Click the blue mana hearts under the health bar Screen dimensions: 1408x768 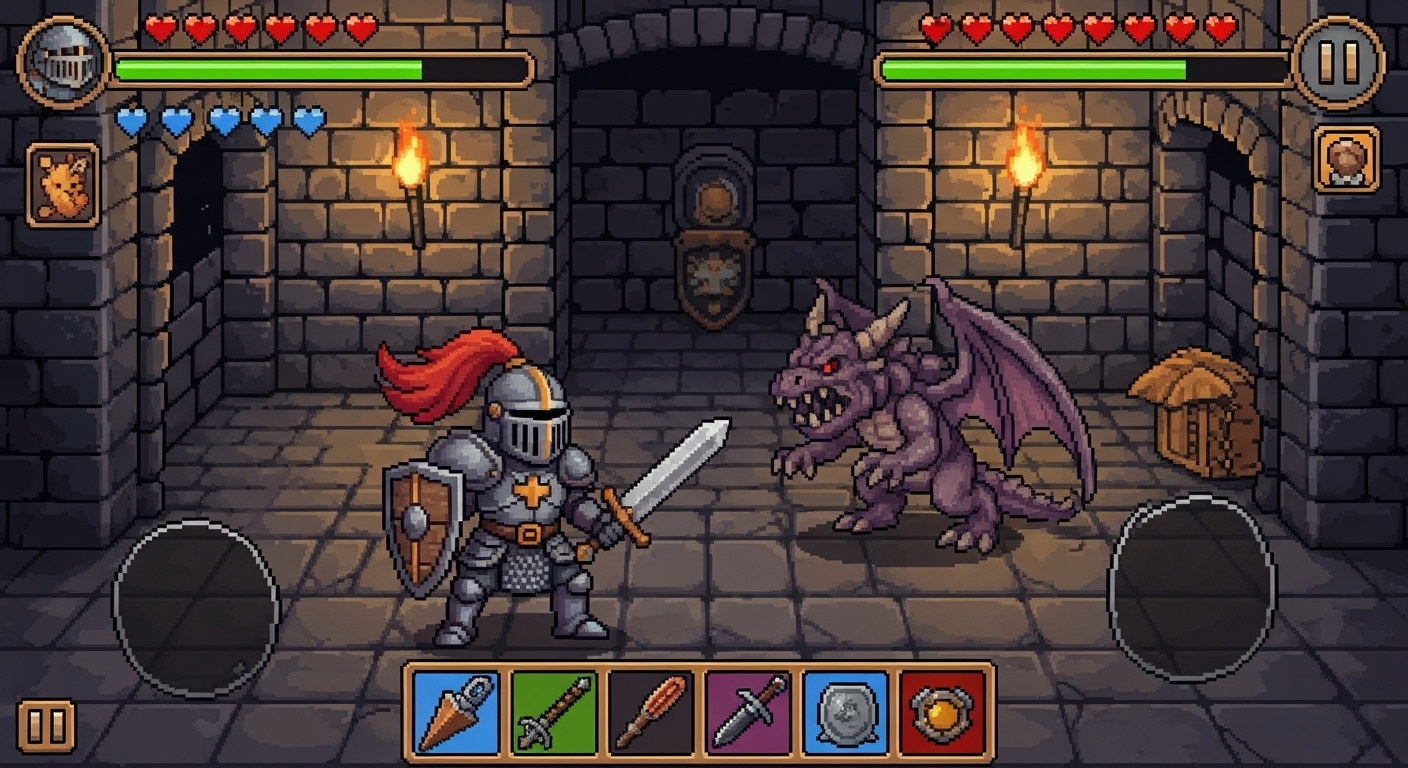(220, 120)
